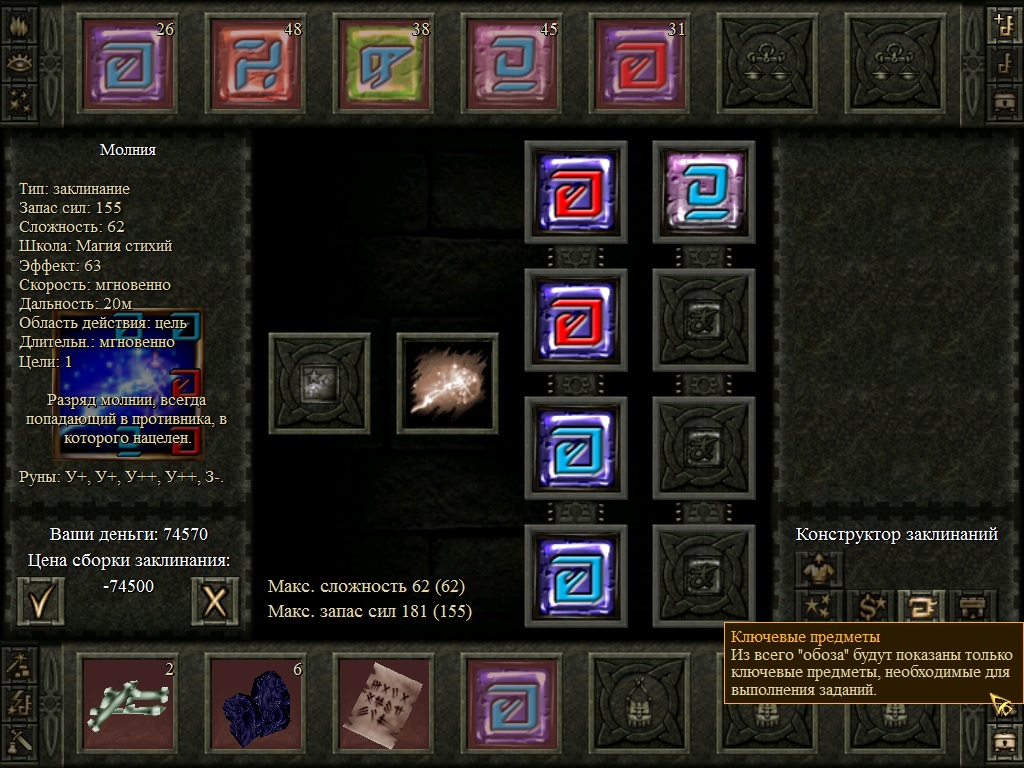Viewport: 1024px width, 768px height.
Task: Open the armor tab in the constructor panel
Action: click(x=819, y=571)
